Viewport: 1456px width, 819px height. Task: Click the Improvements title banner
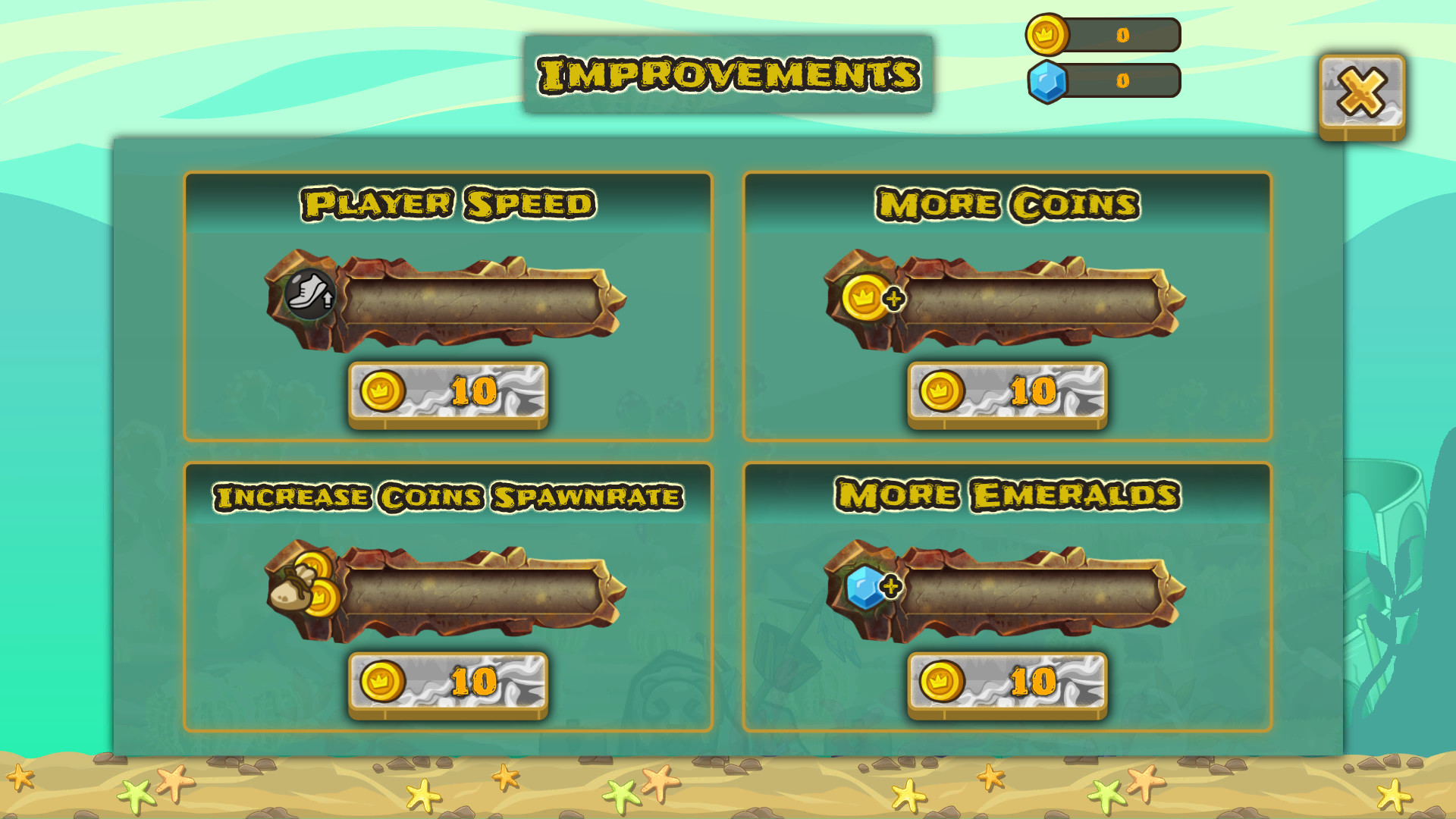tap(726, 74)
